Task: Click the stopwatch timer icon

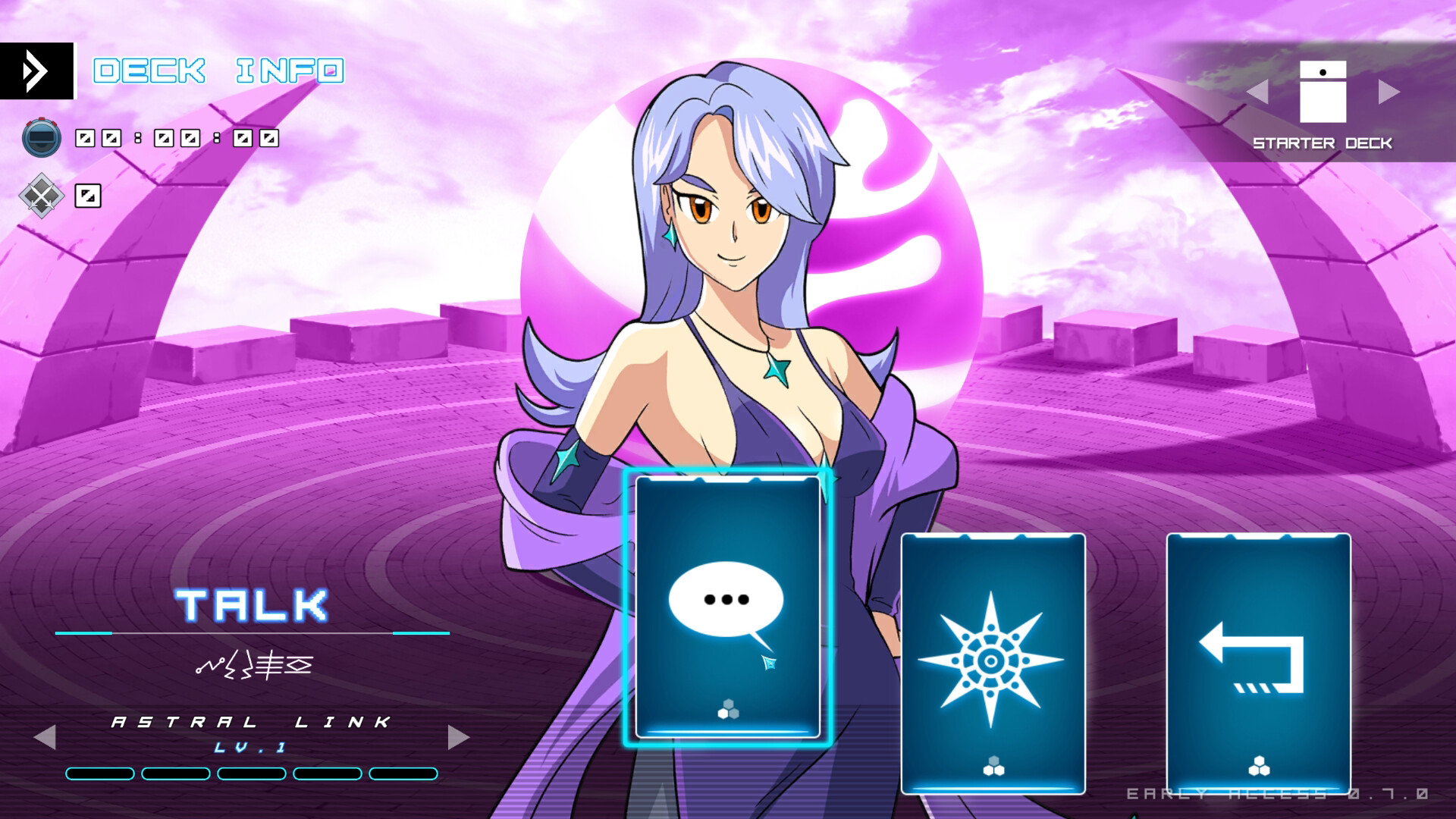Action: point(42,138)
